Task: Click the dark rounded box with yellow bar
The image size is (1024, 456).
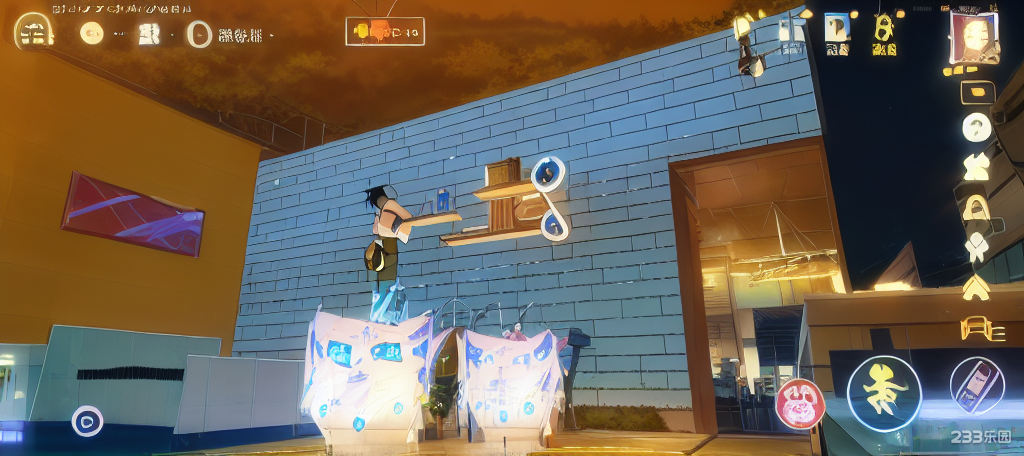Action: pos(977,91)
